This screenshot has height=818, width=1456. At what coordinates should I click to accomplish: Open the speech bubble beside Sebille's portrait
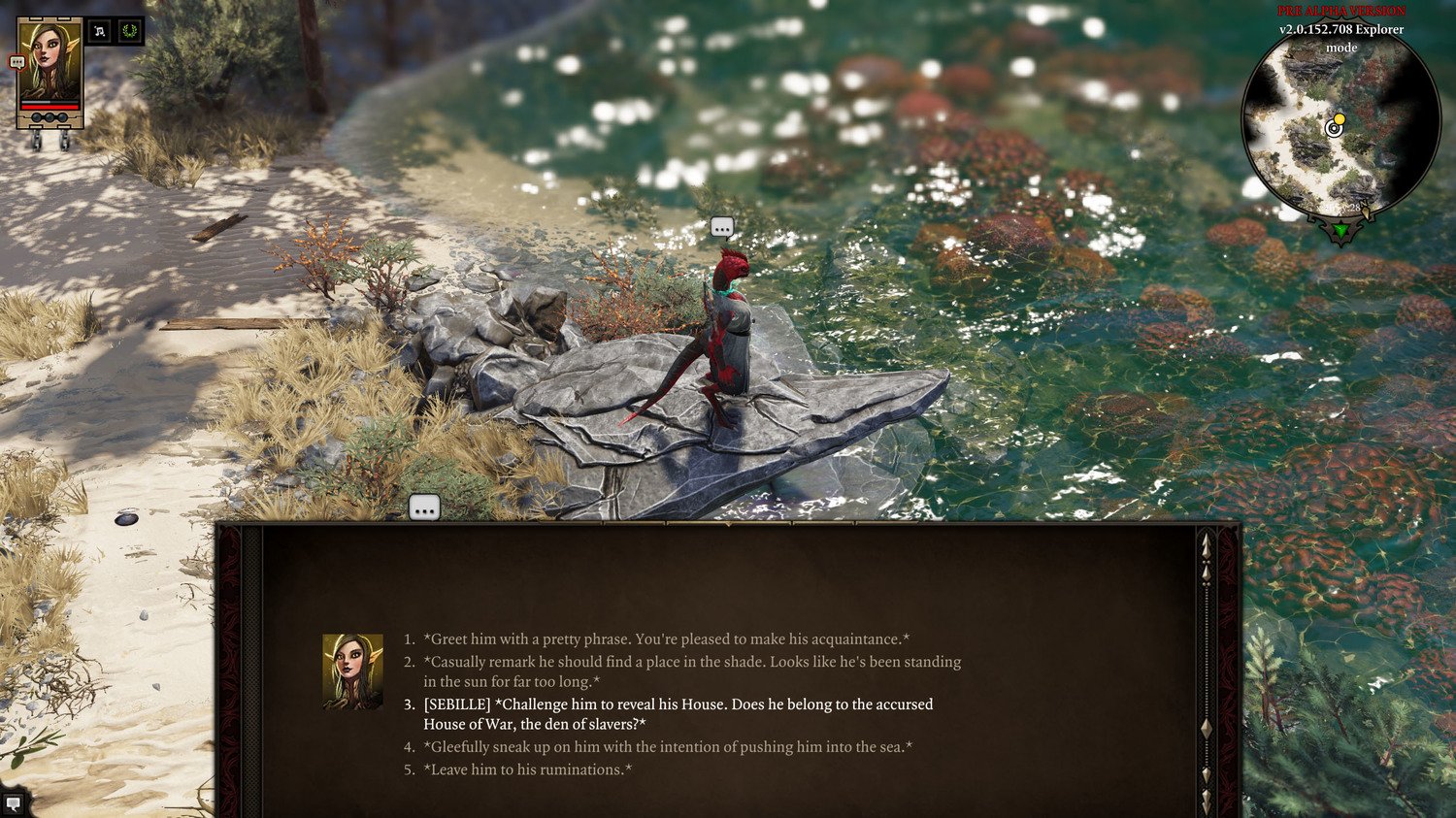(17, 62)
